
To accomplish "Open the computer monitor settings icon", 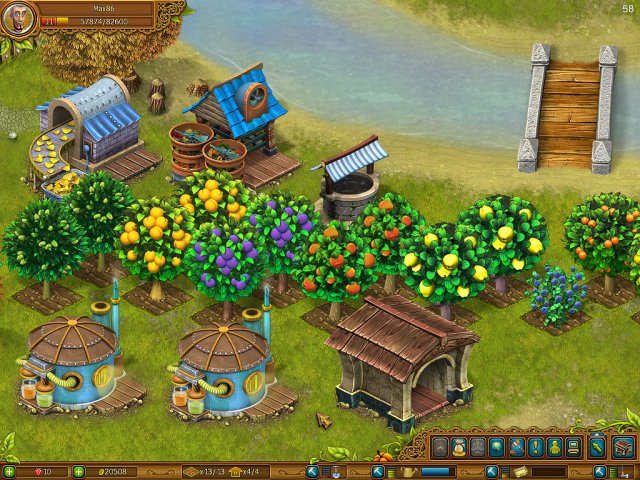I will pyautogui.click(x=573, y=447).
